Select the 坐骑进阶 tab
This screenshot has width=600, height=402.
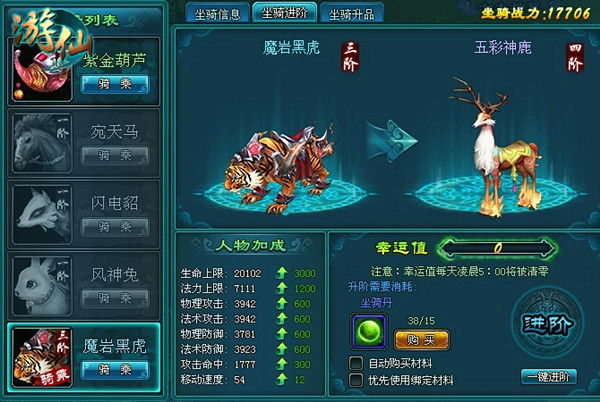tap(285, 13)
